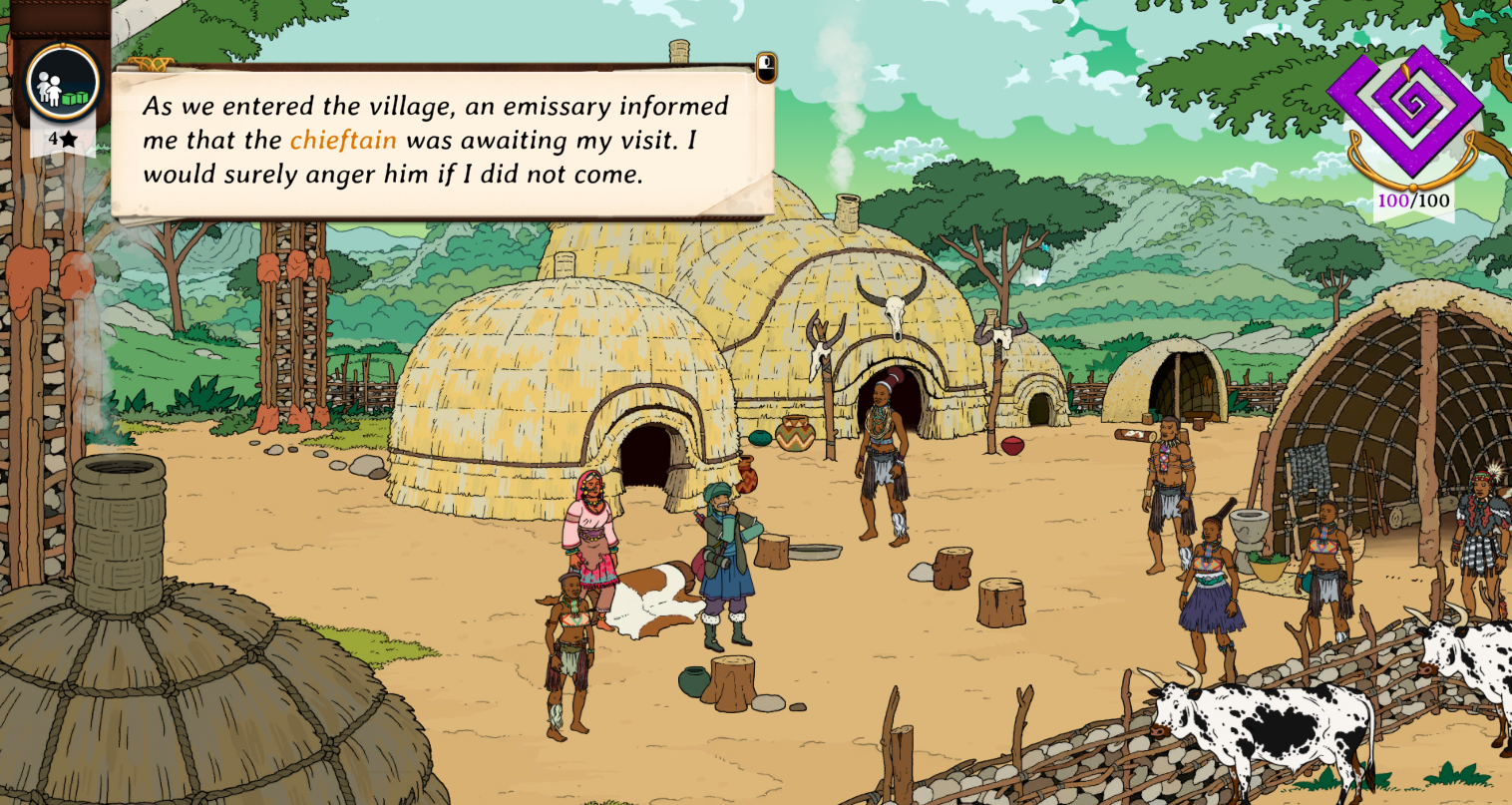Image resolution: width=1512 pixels, height=805 pixels.
Task: Open the party icon with two figures
Action: [x=63, y=84]
